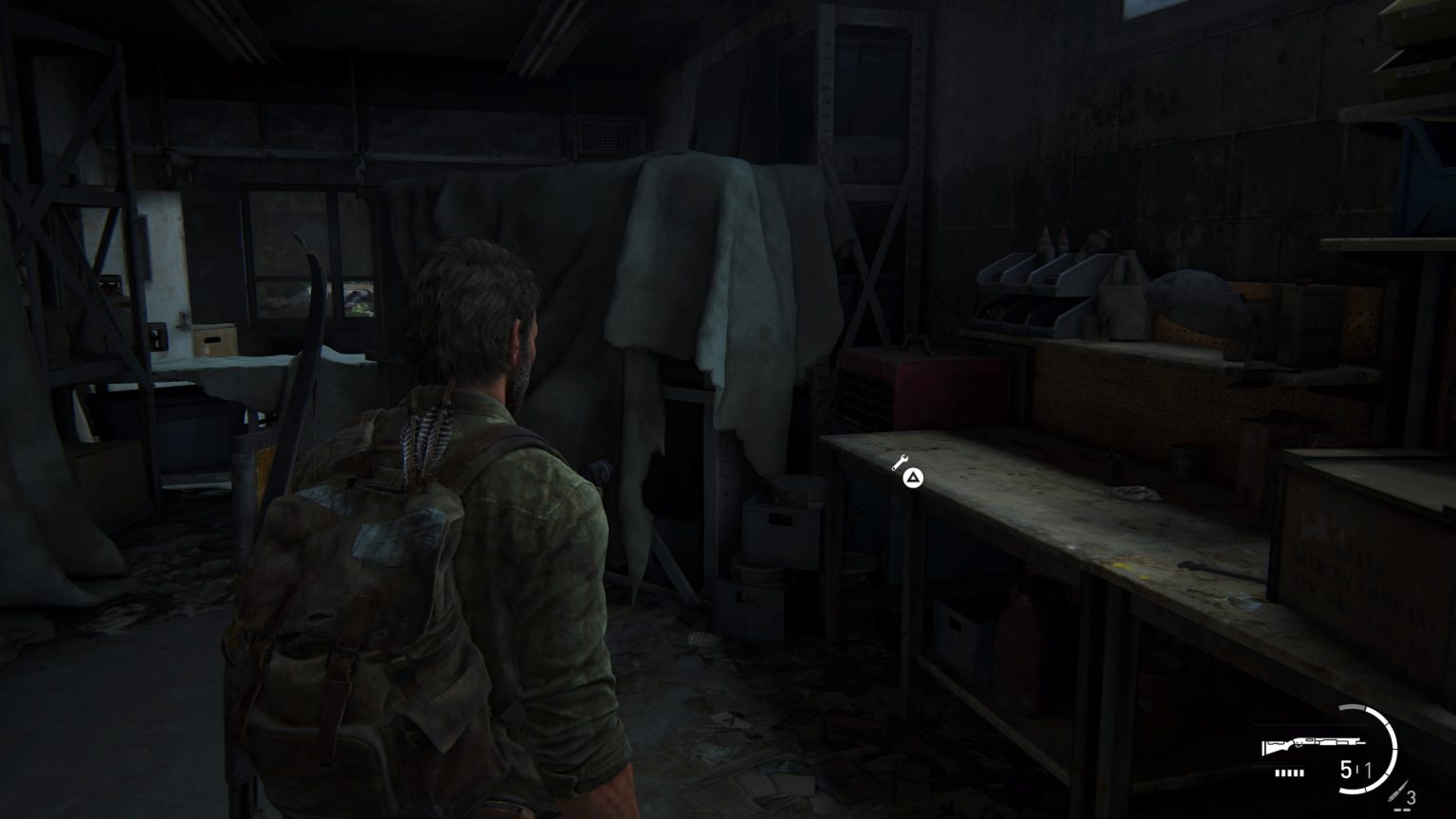Select the shotgun weapon icon in HUD
This screenshot has width=1456, height=819.
click(x=1312, y=744)
